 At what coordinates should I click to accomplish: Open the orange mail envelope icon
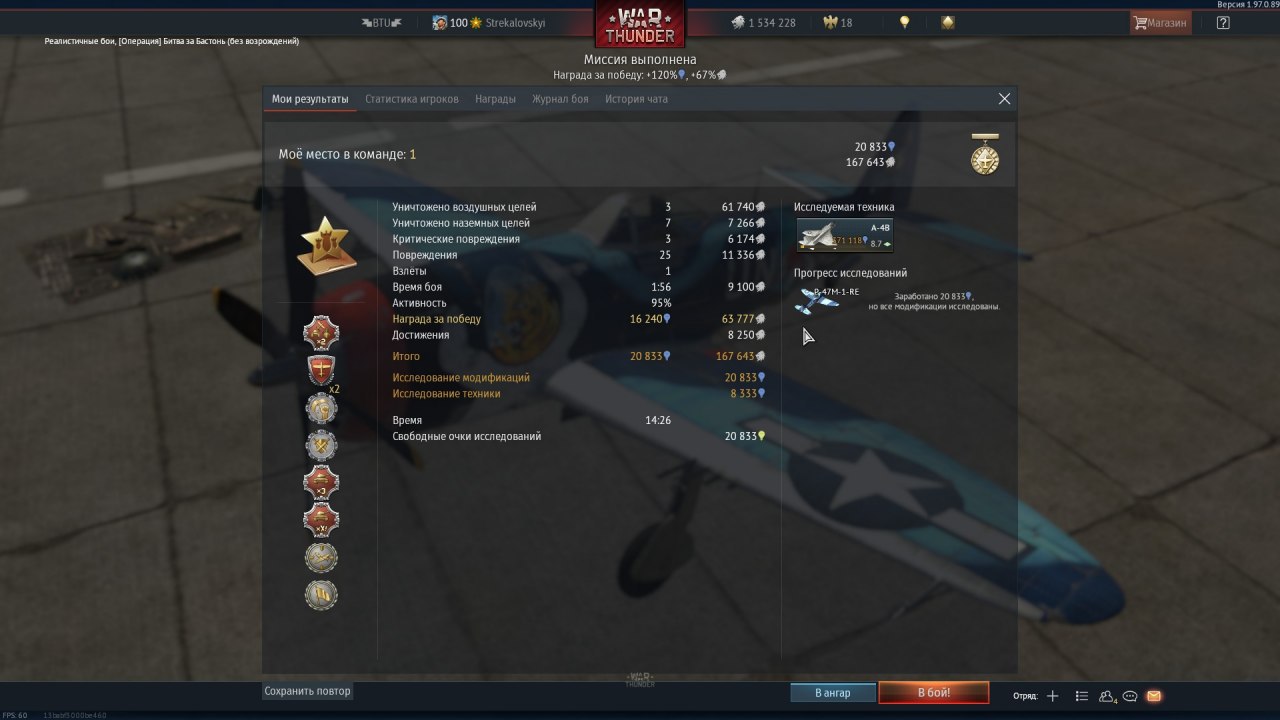click(1154, 696)
